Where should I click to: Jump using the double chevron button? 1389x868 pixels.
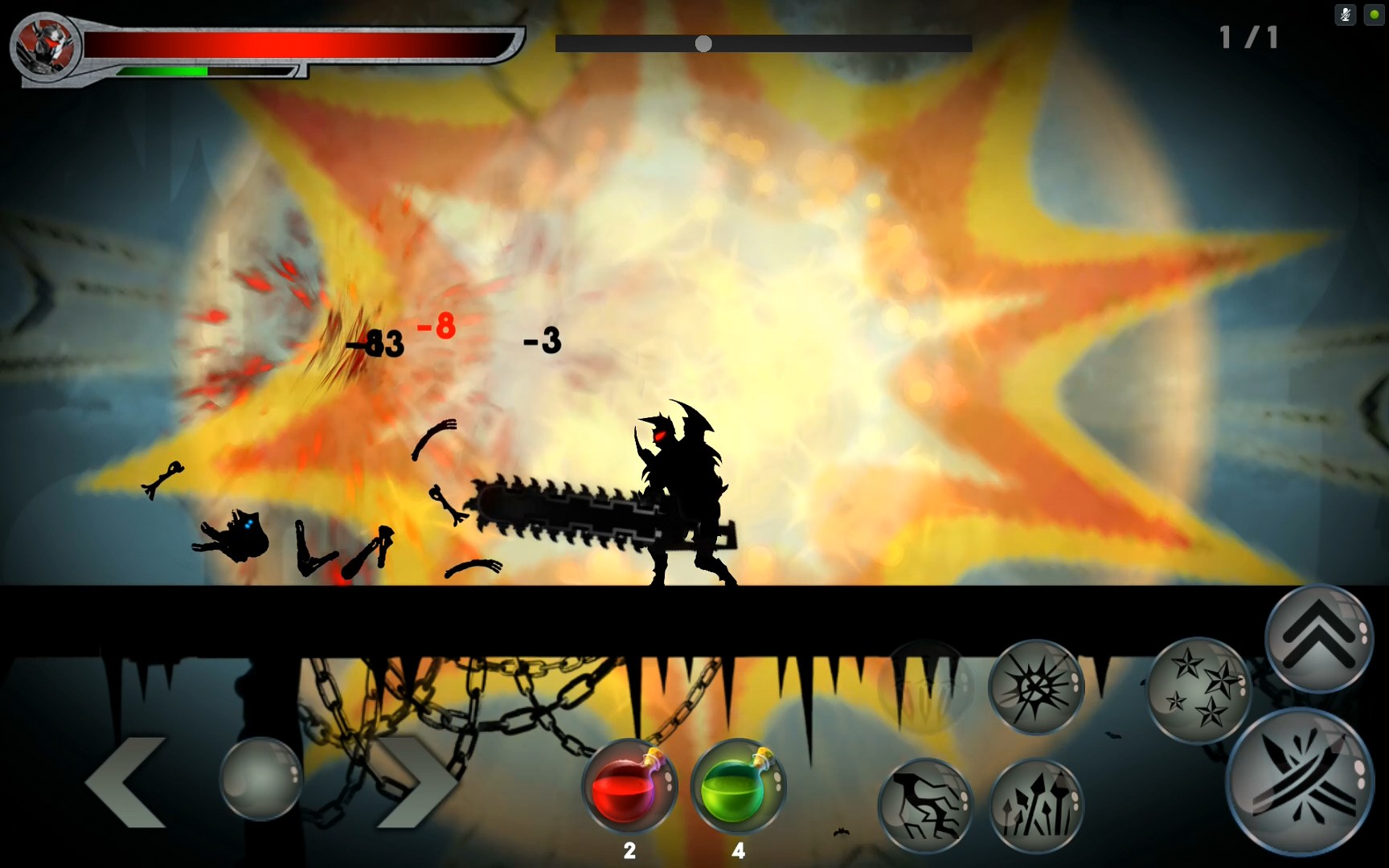point(1319,638)
